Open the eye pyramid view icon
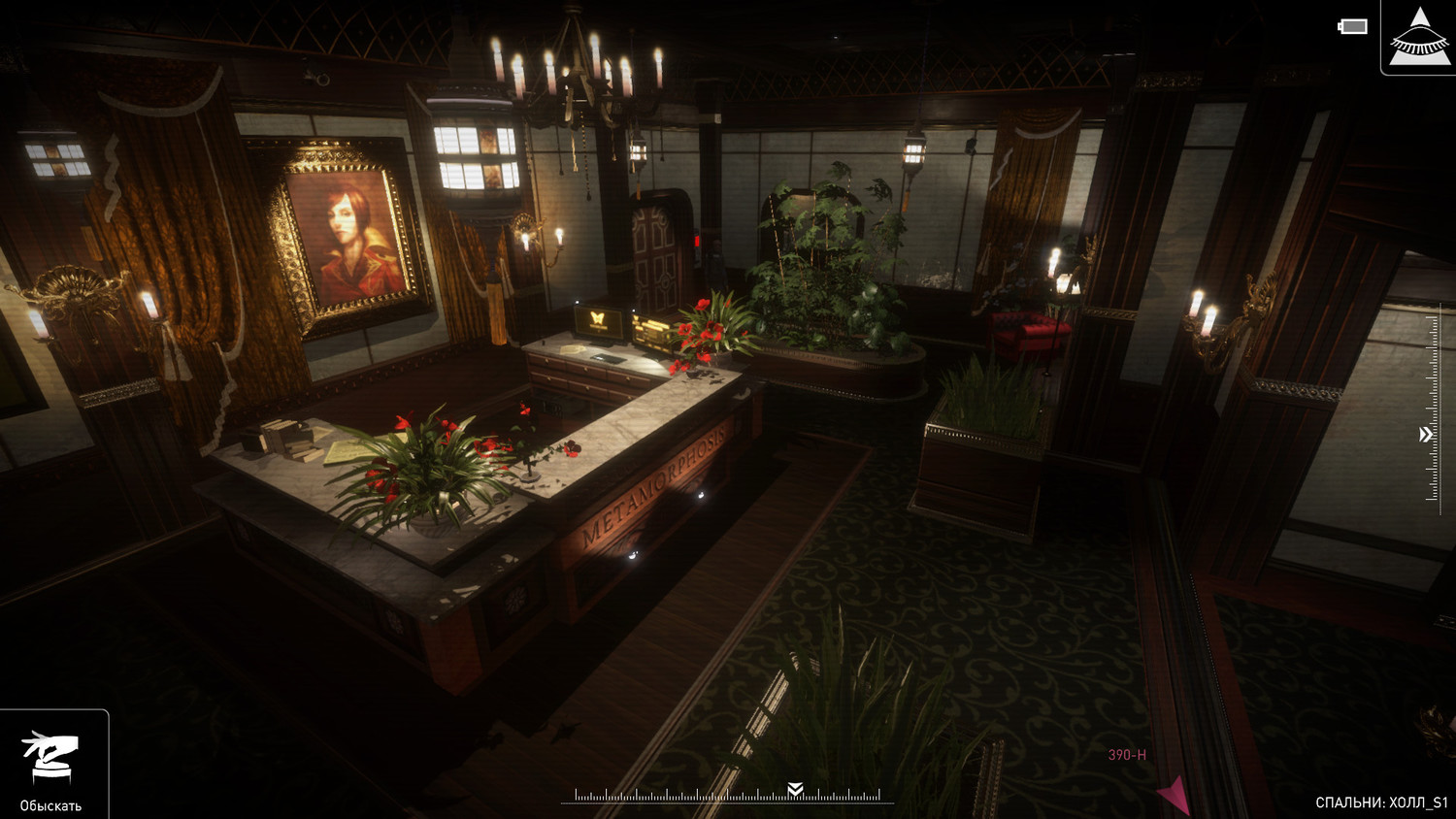This screenshot has height=819, width=1456. (x=1419, y=37)
